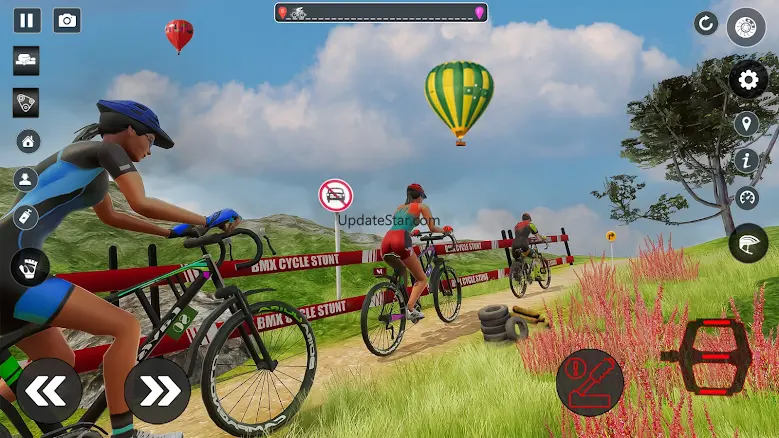Tap the riding glove button
The width and height of the screenshot is (779, 438).
tap(30, 267)
